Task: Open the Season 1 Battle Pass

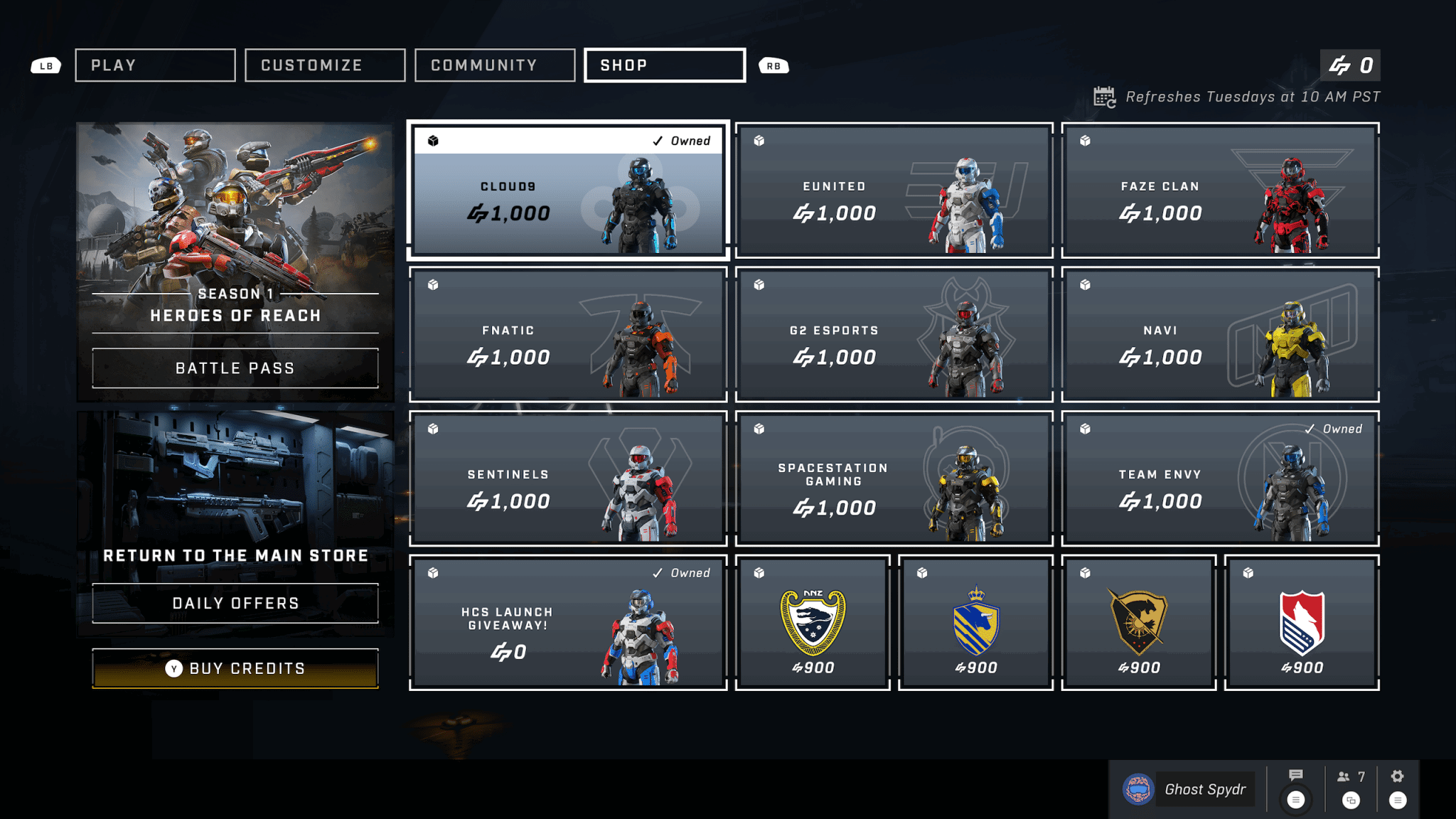Action: [x=235, y=368]
